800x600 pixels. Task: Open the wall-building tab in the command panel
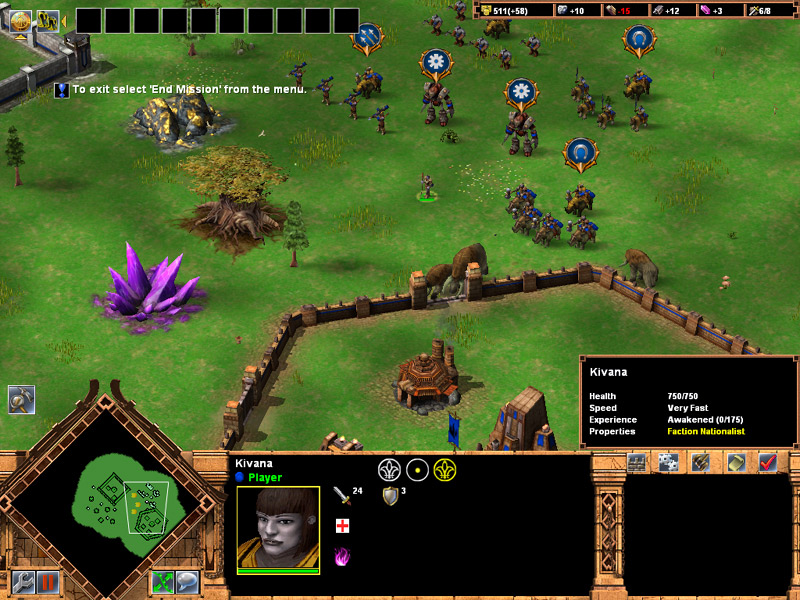(x=637, y=462)
